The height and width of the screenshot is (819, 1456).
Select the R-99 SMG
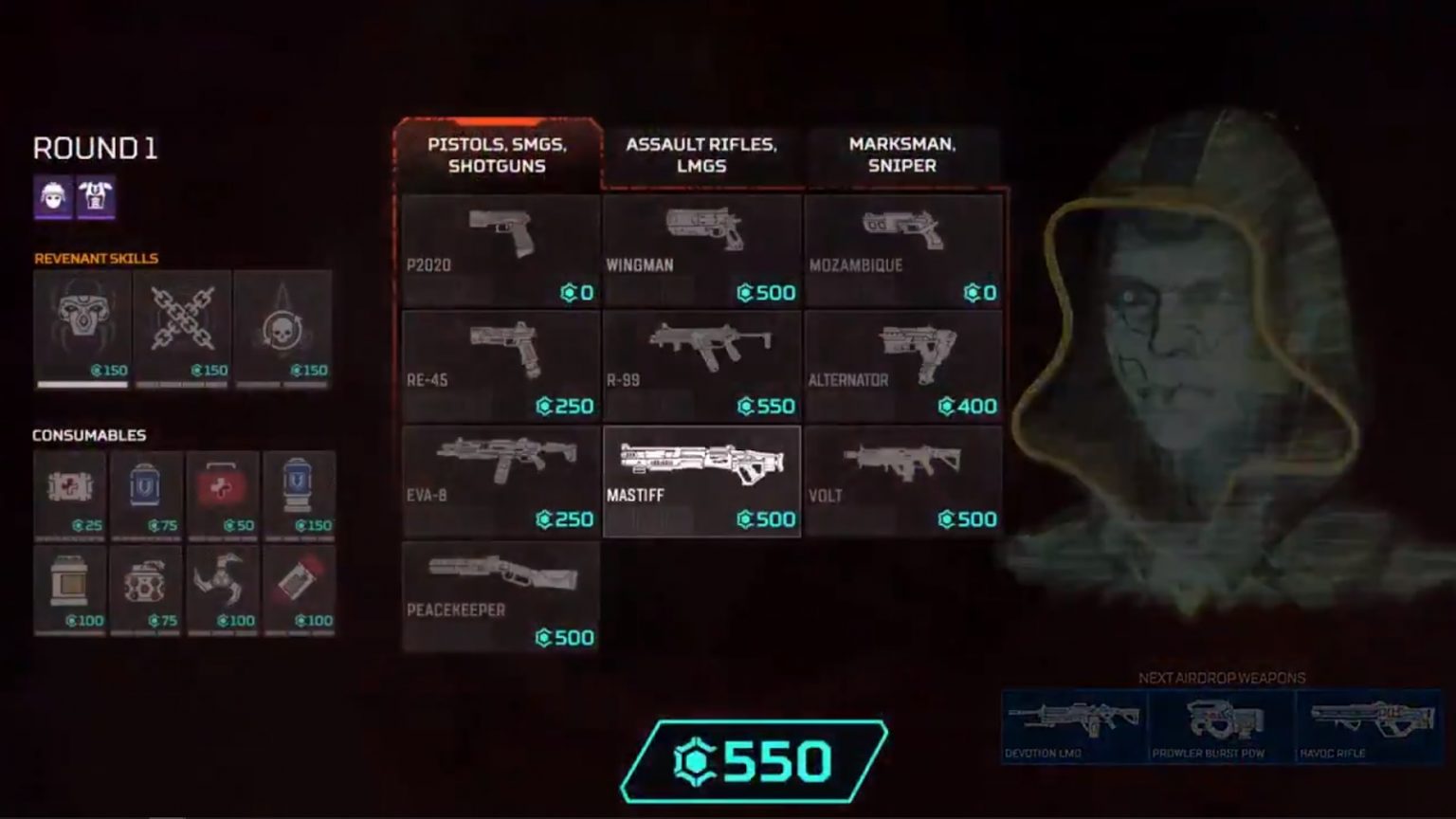[701, 365]
